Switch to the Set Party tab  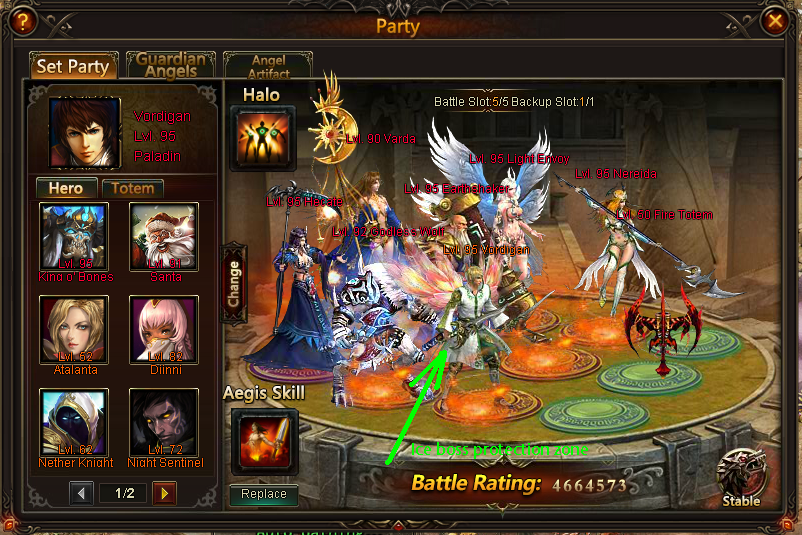point(73,67)
